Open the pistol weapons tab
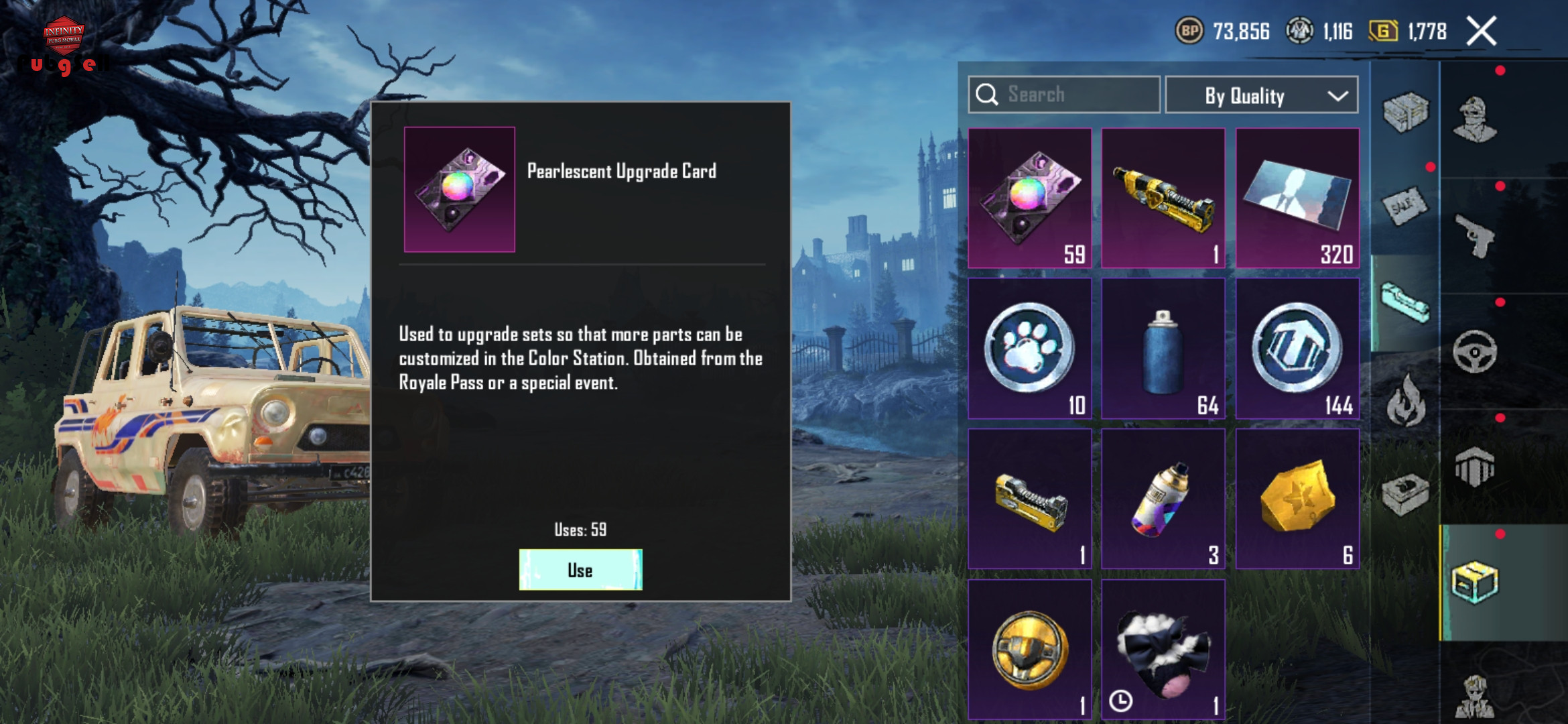This screenshot has width=1568, height=724. click(1475, 235)
